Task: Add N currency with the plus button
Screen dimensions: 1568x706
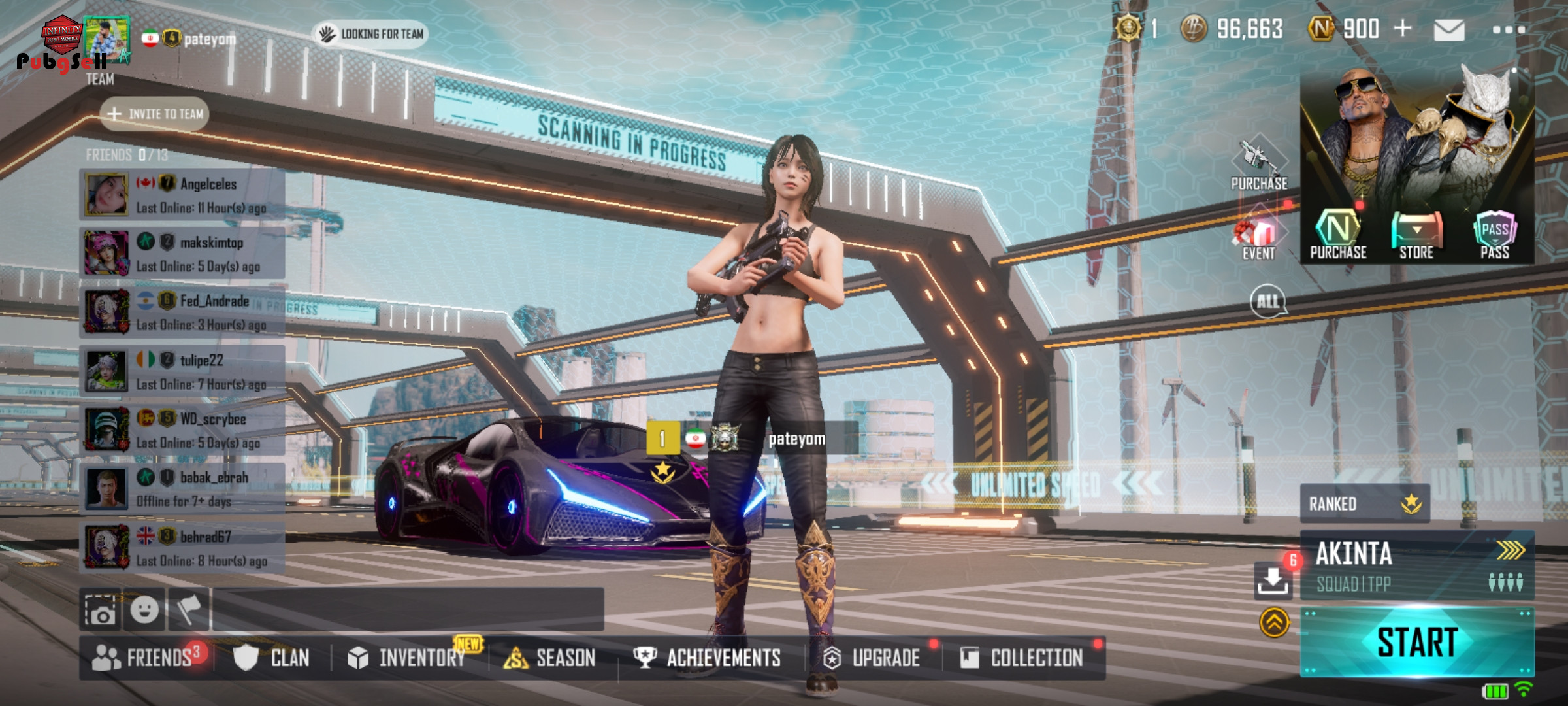Action: point(1403,29)
